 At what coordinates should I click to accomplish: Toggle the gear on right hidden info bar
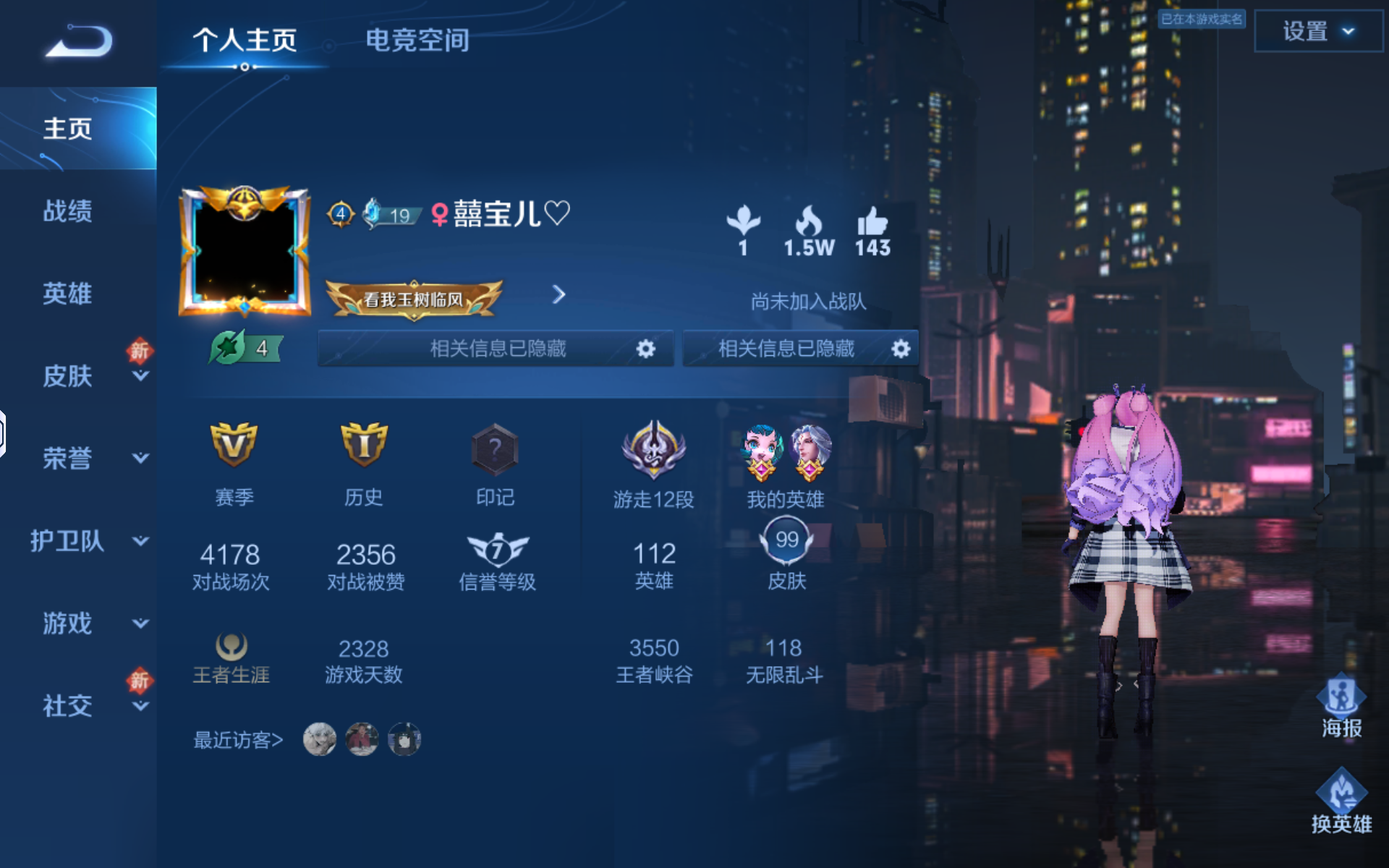[x=900, y=348]
